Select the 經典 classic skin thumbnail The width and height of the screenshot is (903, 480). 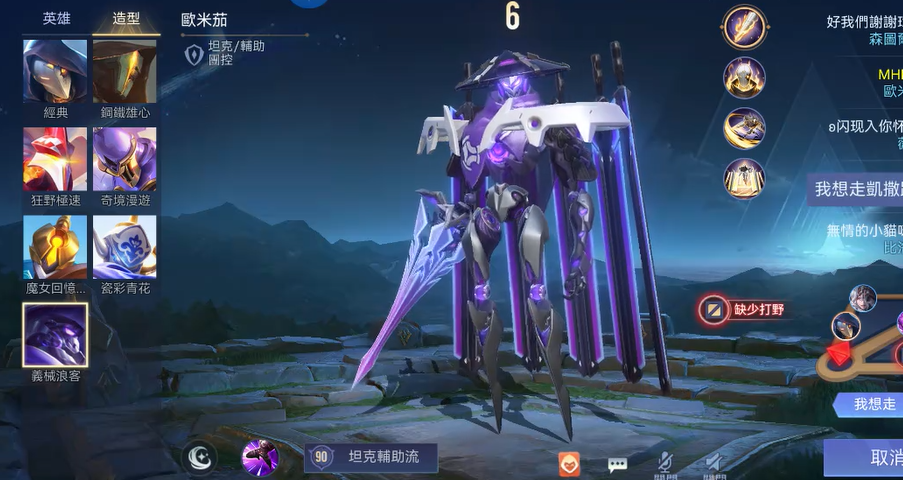tap(55, 71)
